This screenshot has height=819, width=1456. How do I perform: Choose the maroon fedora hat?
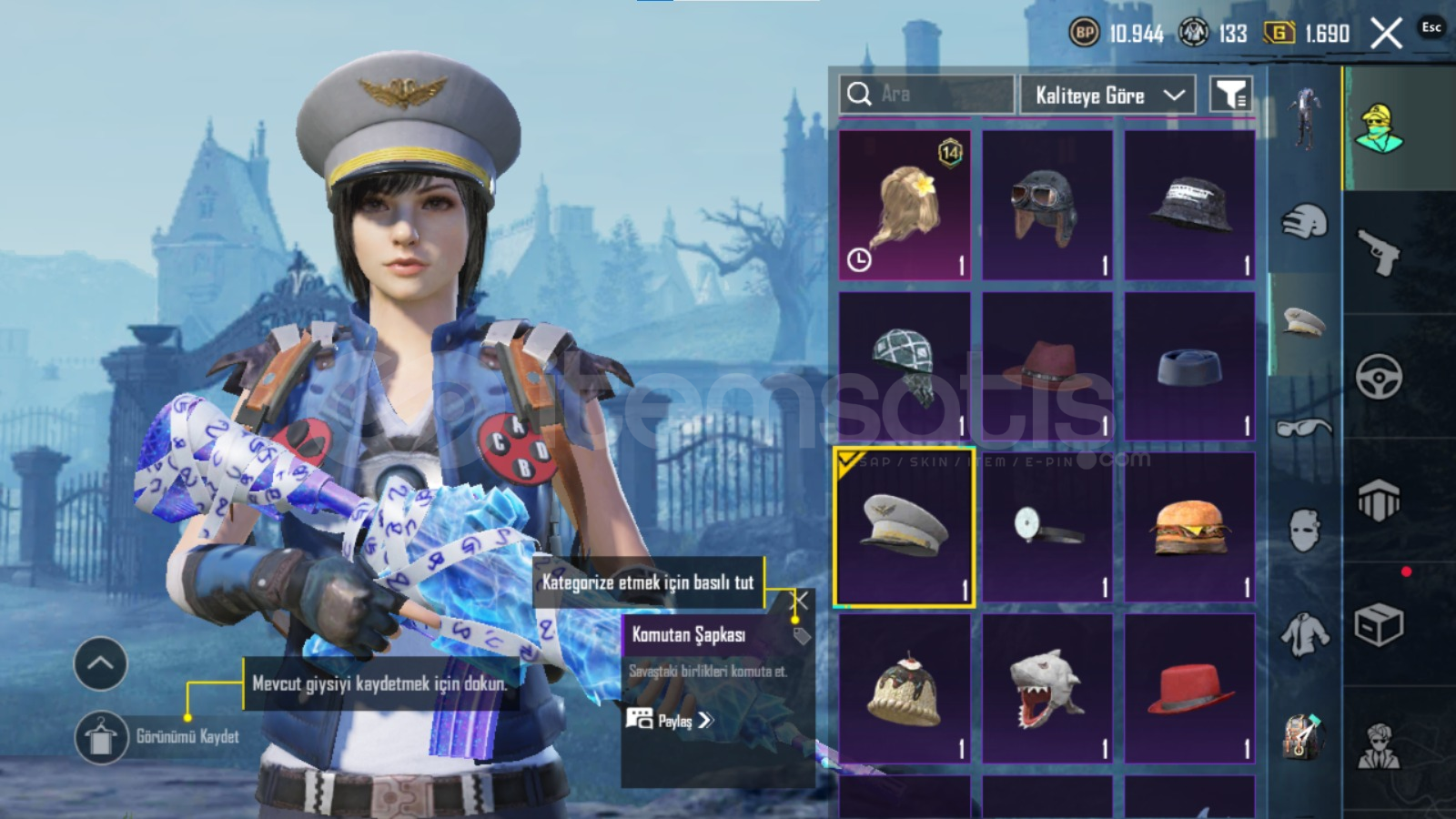point(1046,366)
